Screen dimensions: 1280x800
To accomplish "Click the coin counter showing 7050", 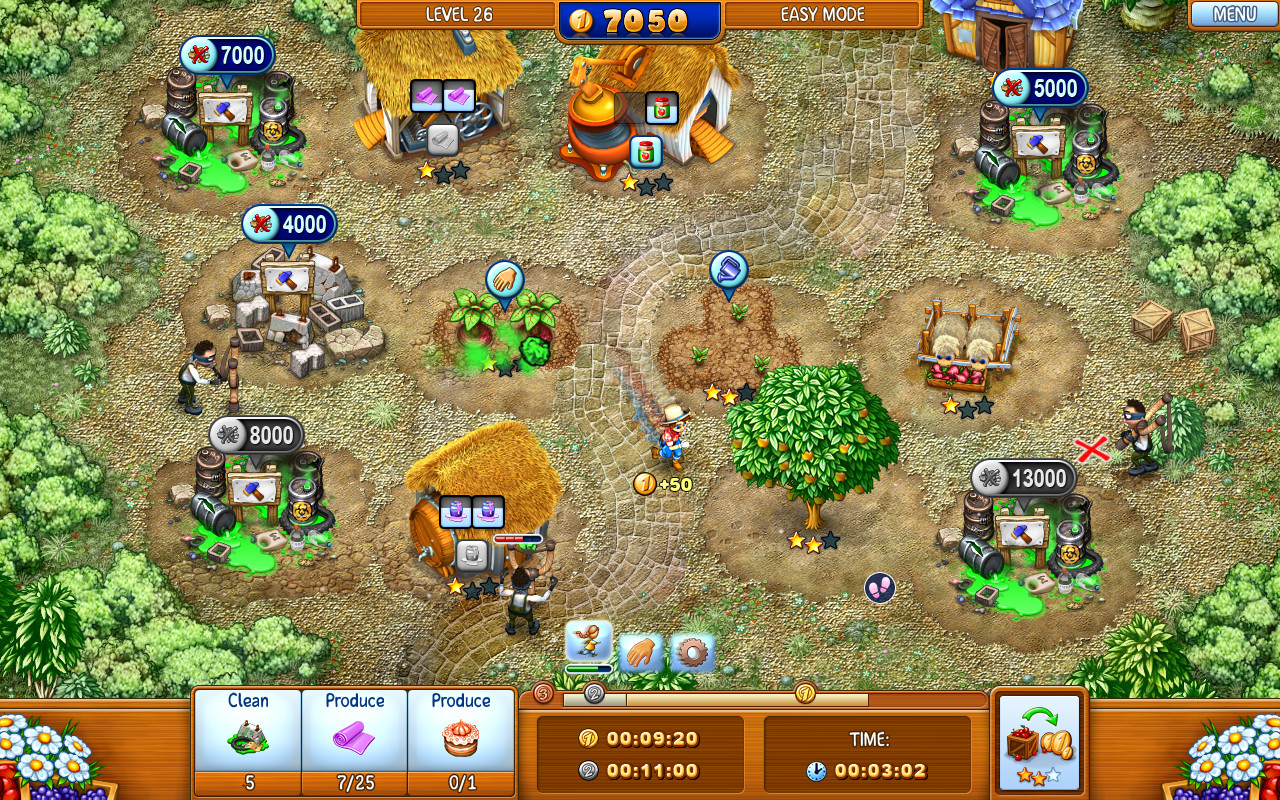I will [x=640, y=16].
